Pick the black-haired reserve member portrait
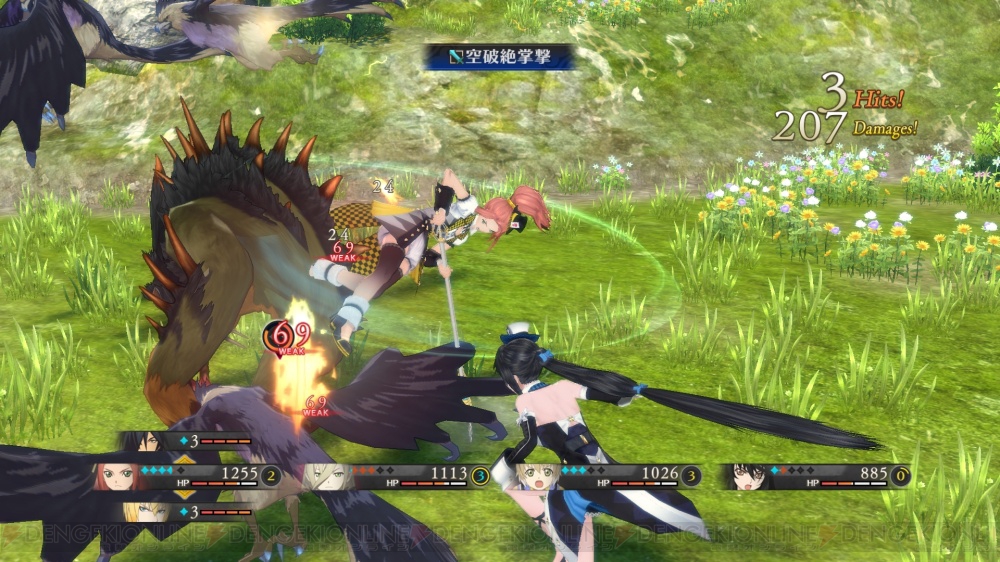This screenshot has height=562, width=1000. point(141,440)
